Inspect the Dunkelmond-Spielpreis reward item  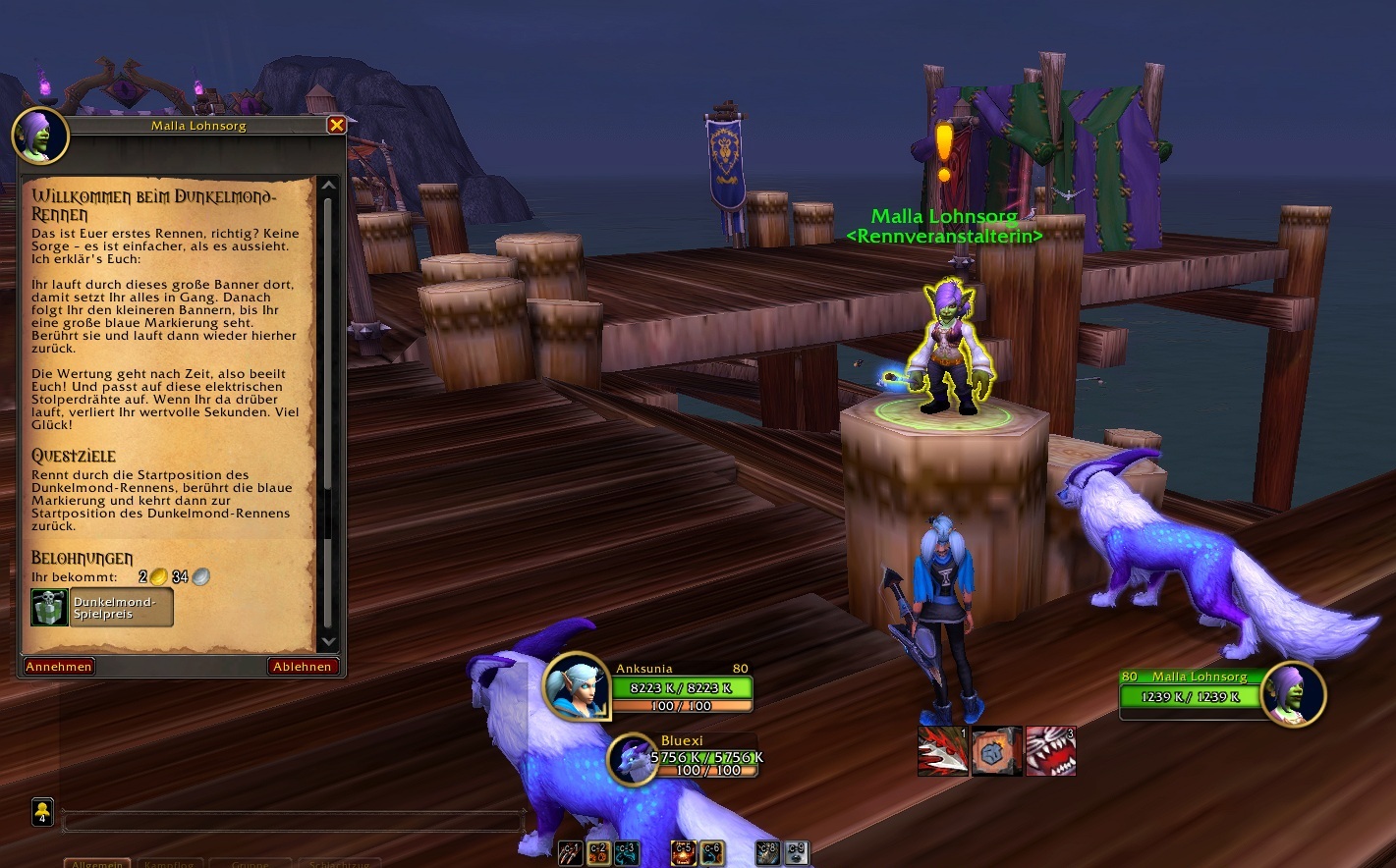click(101, 608)
